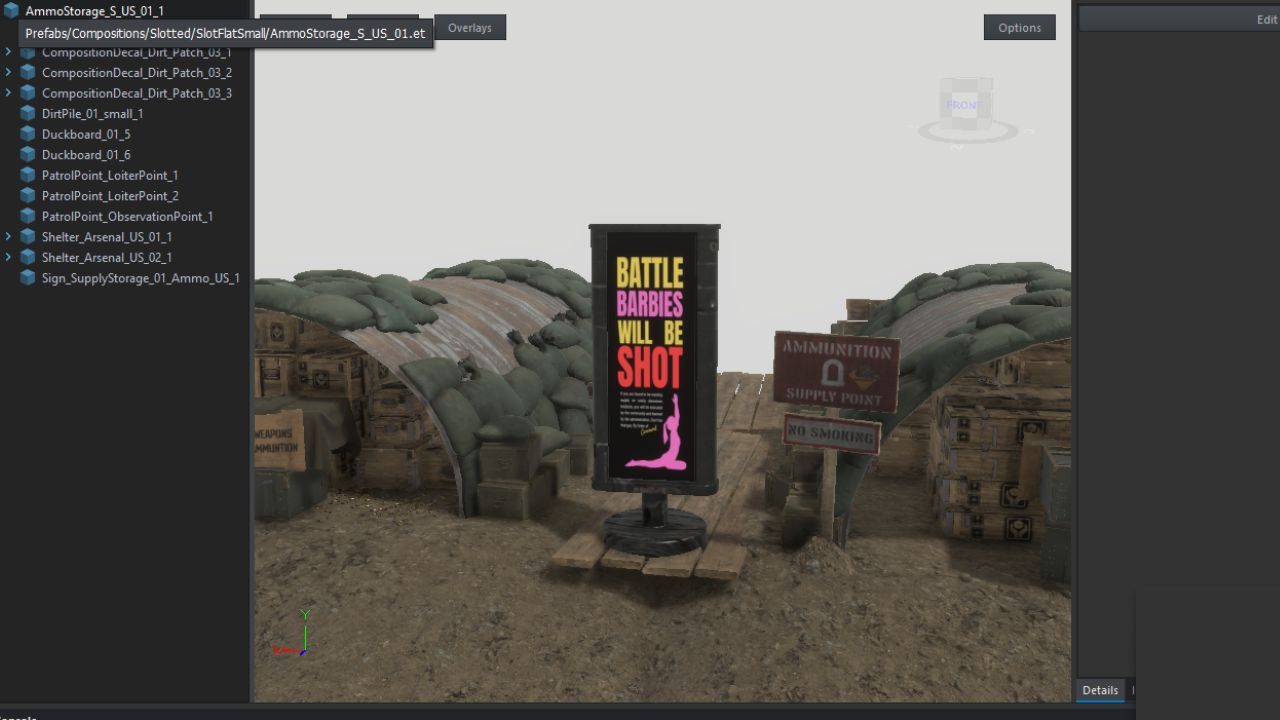The height and width of the screenshot is (720, 1280).
Task: Select PatrolPoint_LoiterPoint_2 in the hierarchy
Action: pyautogui.click(x=110, y=195)
